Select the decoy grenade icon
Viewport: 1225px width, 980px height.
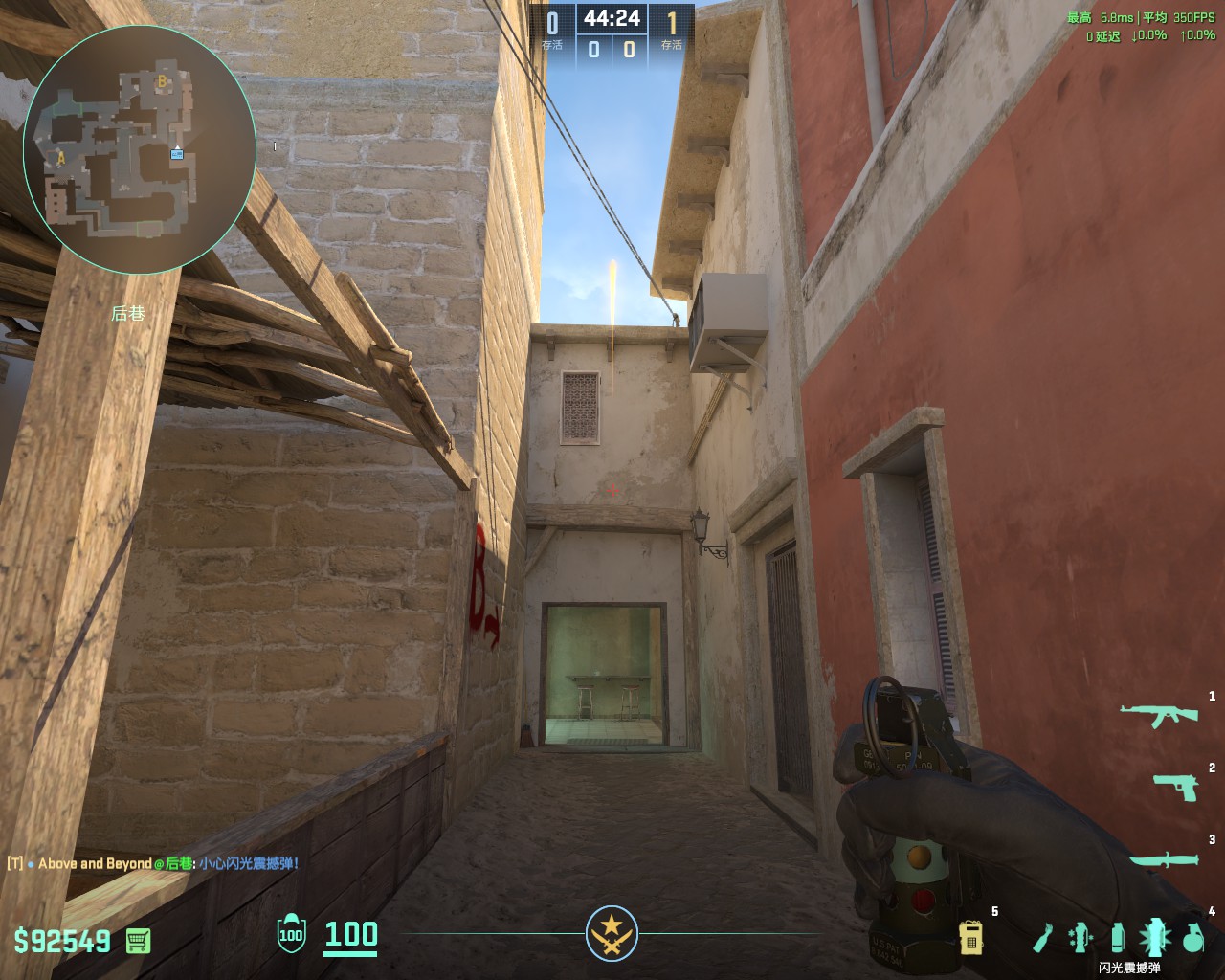1080,938
